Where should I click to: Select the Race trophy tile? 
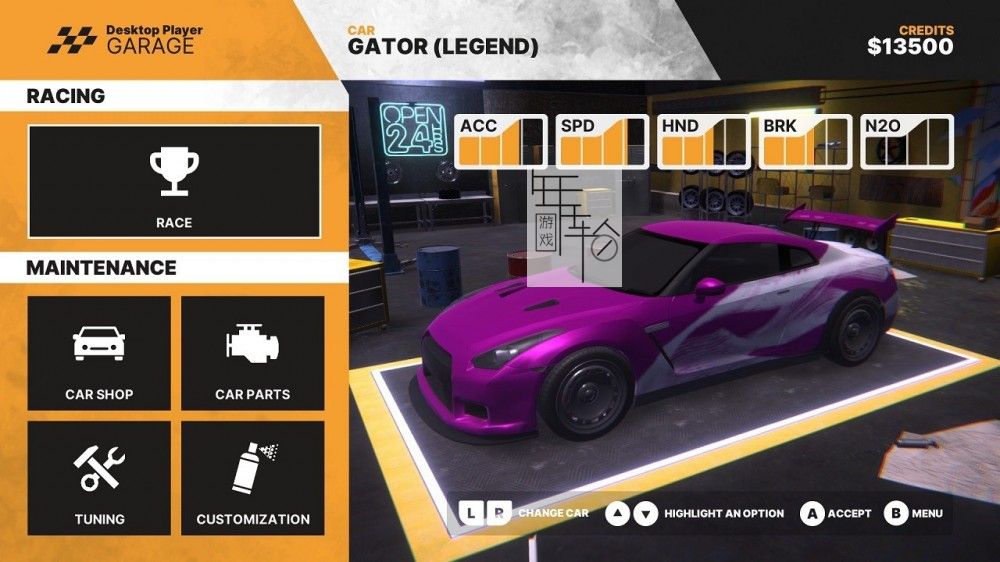[174, 182]
